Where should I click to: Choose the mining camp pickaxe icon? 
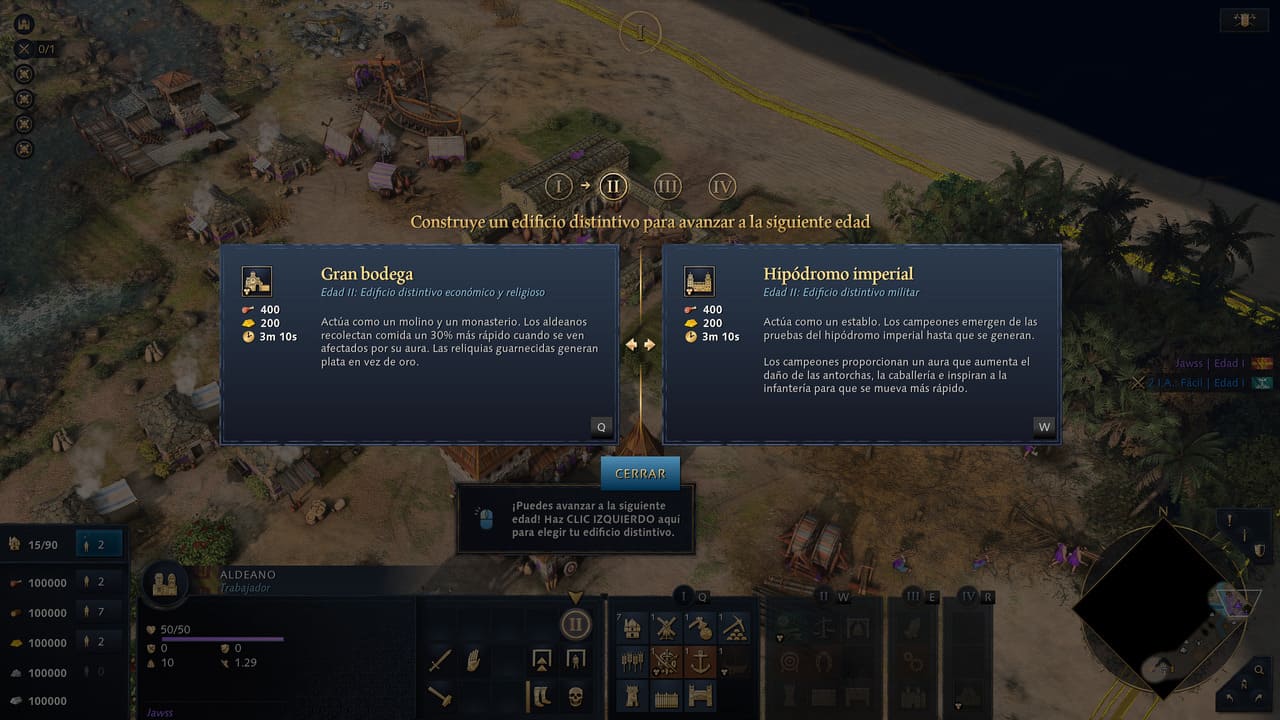(x=734, y=628)
